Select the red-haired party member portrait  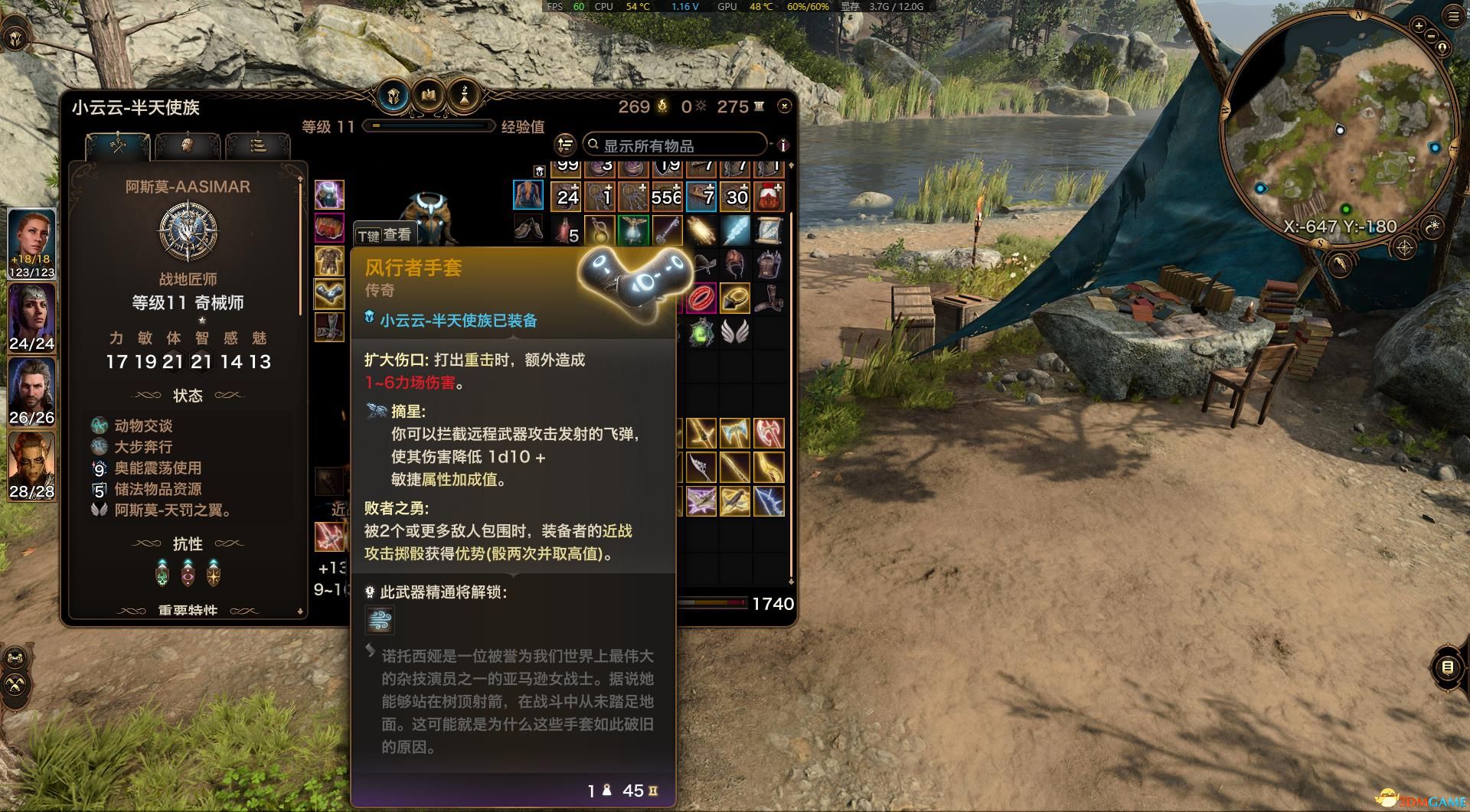click(x=31, y=241)
